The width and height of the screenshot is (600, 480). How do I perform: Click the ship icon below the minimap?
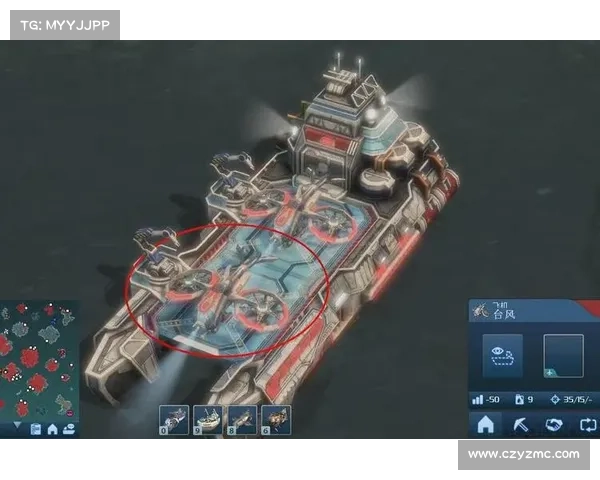(x=68, y=429)
